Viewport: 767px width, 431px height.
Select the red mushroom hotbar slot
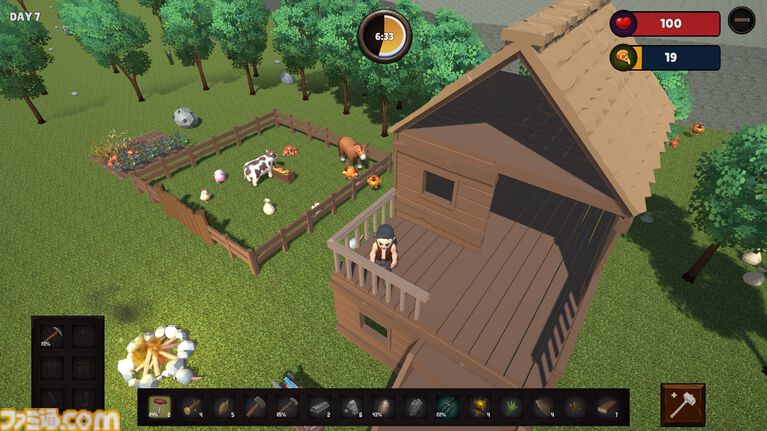click(160, 406)
